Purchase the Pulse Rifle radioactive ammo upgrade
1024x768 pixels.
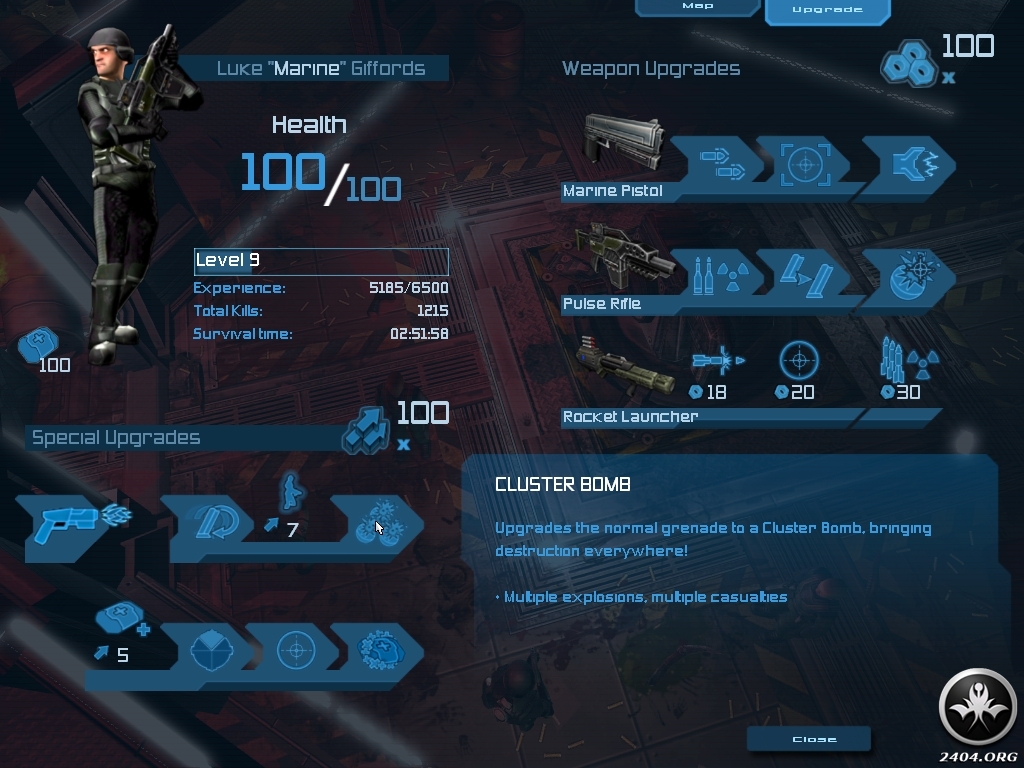(716, 275)
